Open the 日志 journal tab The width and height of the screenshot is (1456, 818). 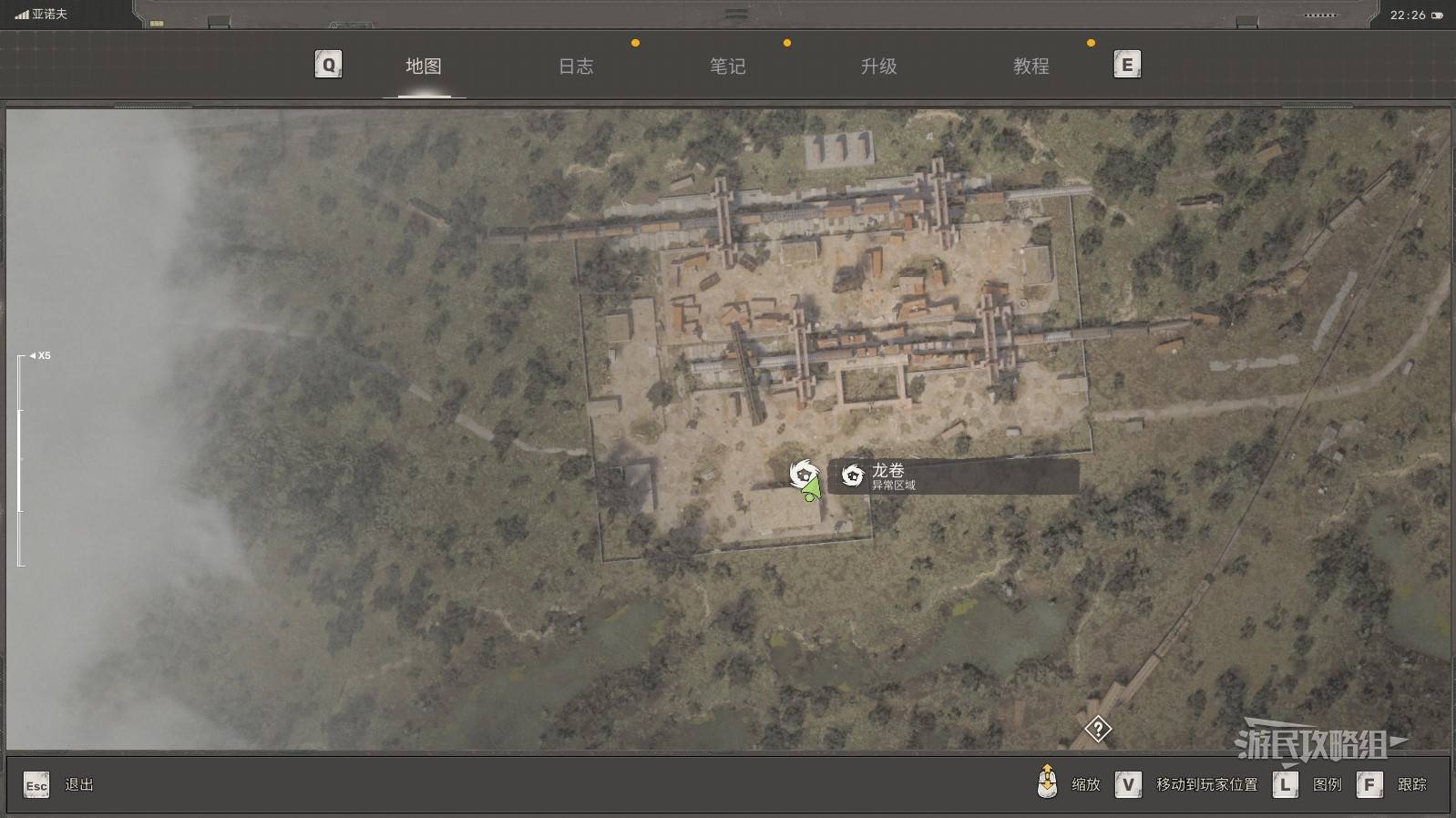[x=575, y=66]
